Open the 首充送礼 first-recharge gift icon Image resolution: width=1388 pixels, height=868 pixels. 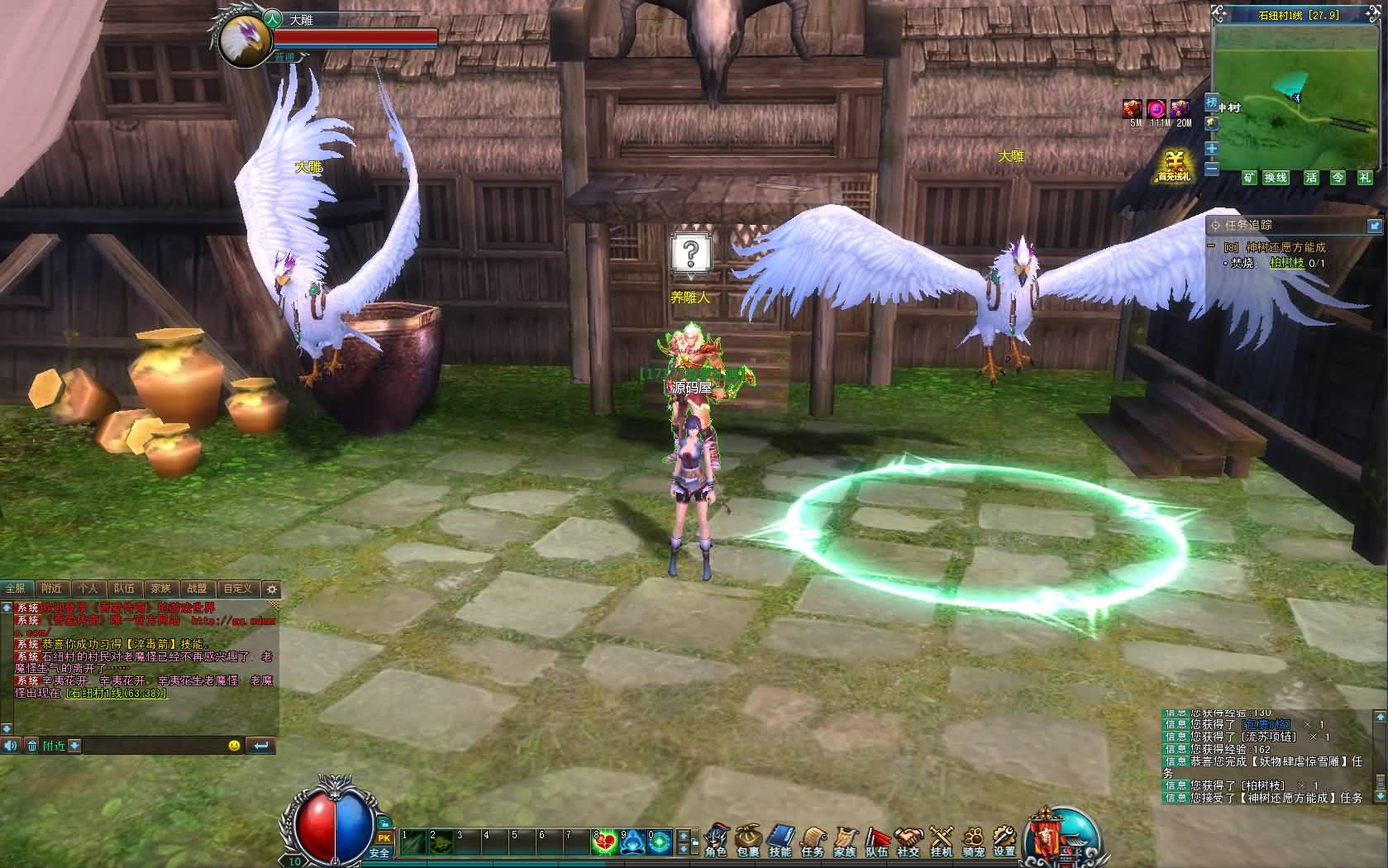pos(1173,165)
